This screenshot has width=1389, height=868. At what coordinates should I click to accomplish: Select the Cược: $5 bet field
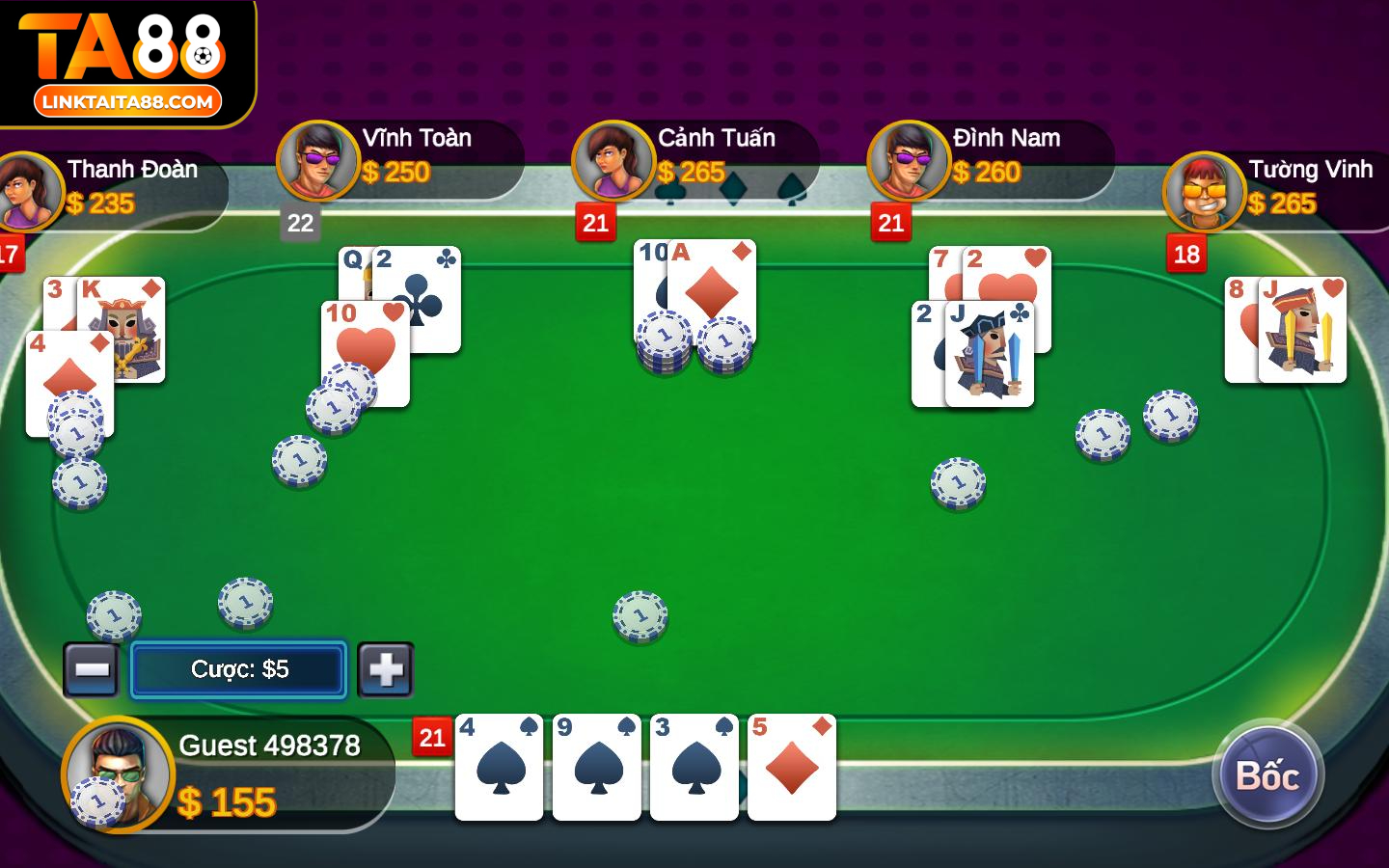pos(238,669)
